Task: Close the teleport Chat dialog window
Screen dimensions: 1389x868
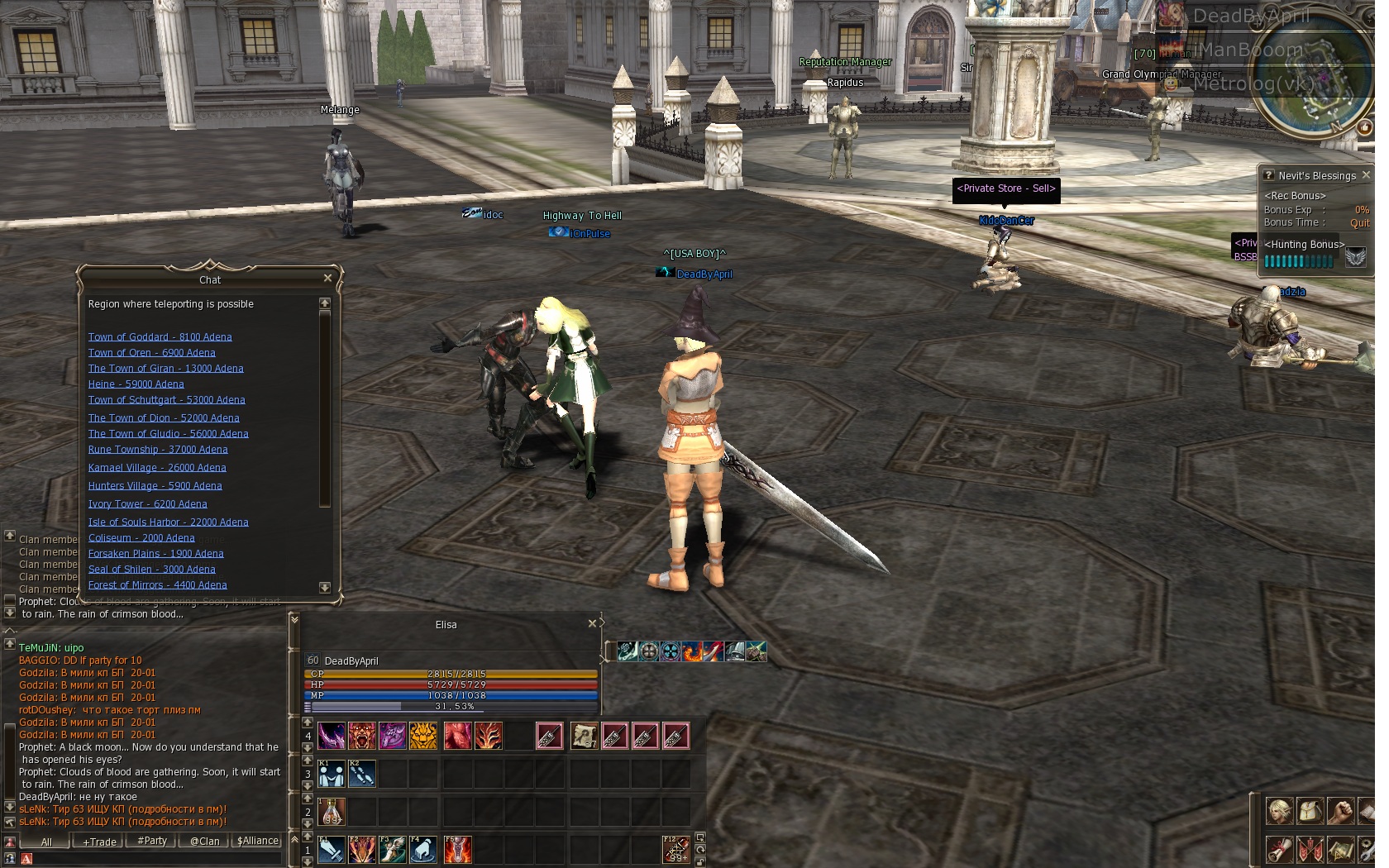Action: 327,279
